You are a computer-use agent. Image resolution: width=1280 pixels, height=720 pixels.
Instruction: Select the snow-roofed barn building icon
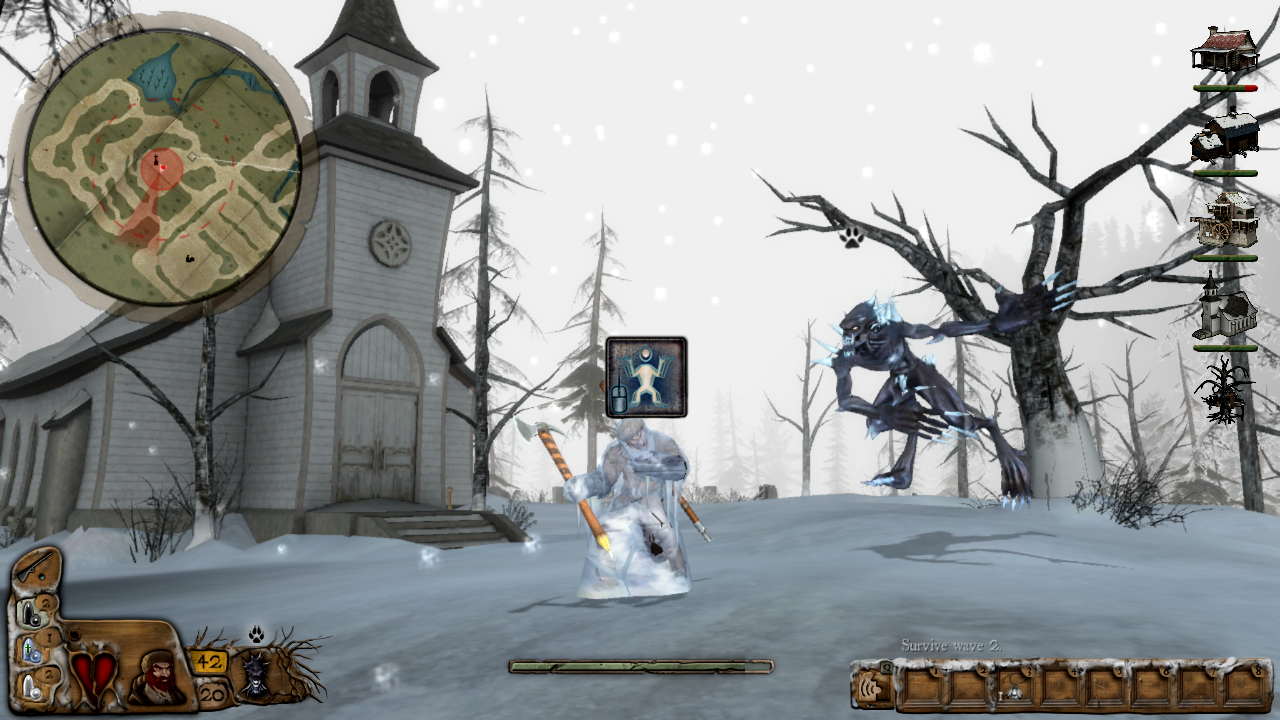point(1224,137)
